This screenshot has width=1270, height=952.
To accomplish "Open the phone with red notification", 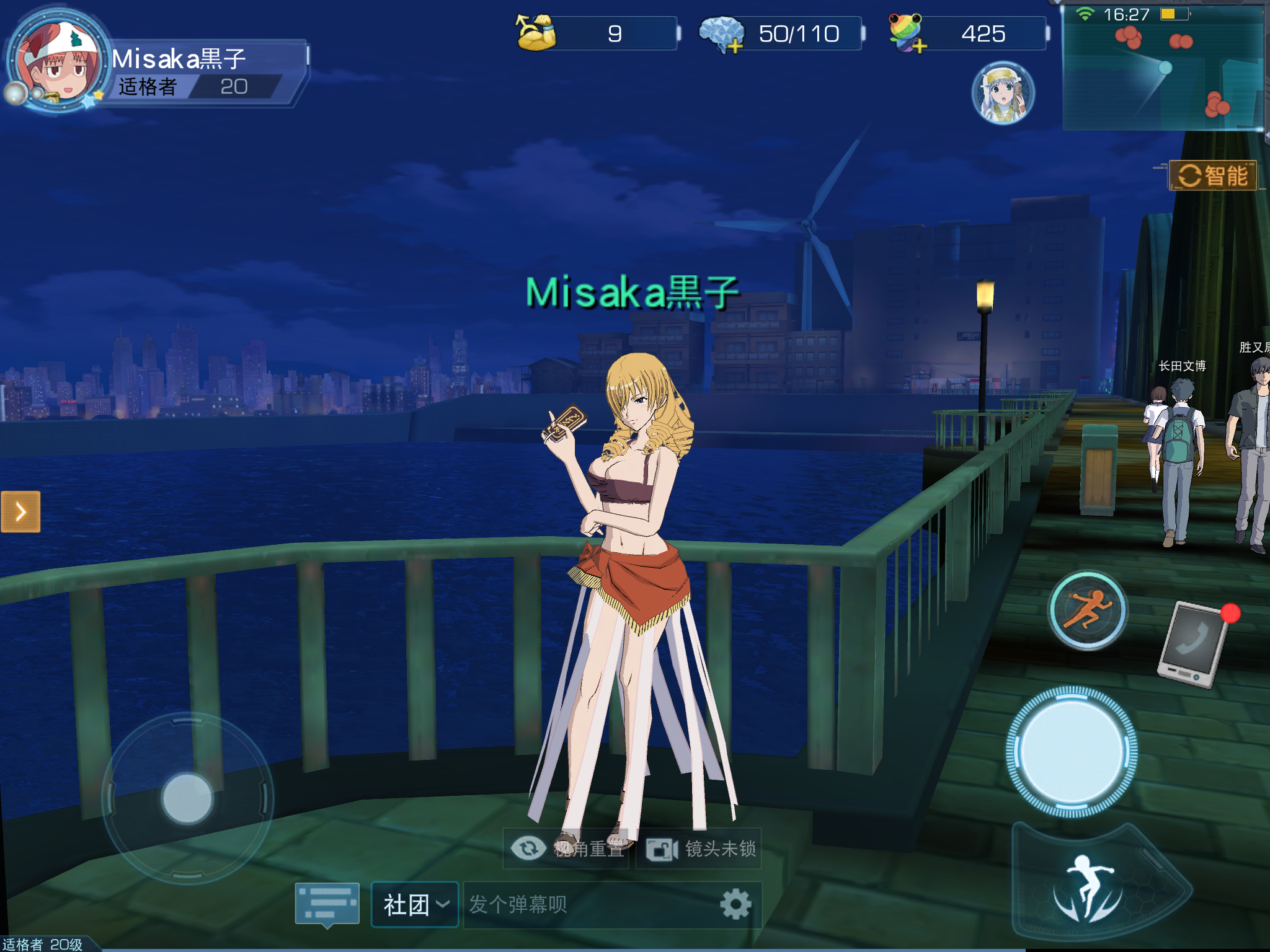I will [1193, 645].
